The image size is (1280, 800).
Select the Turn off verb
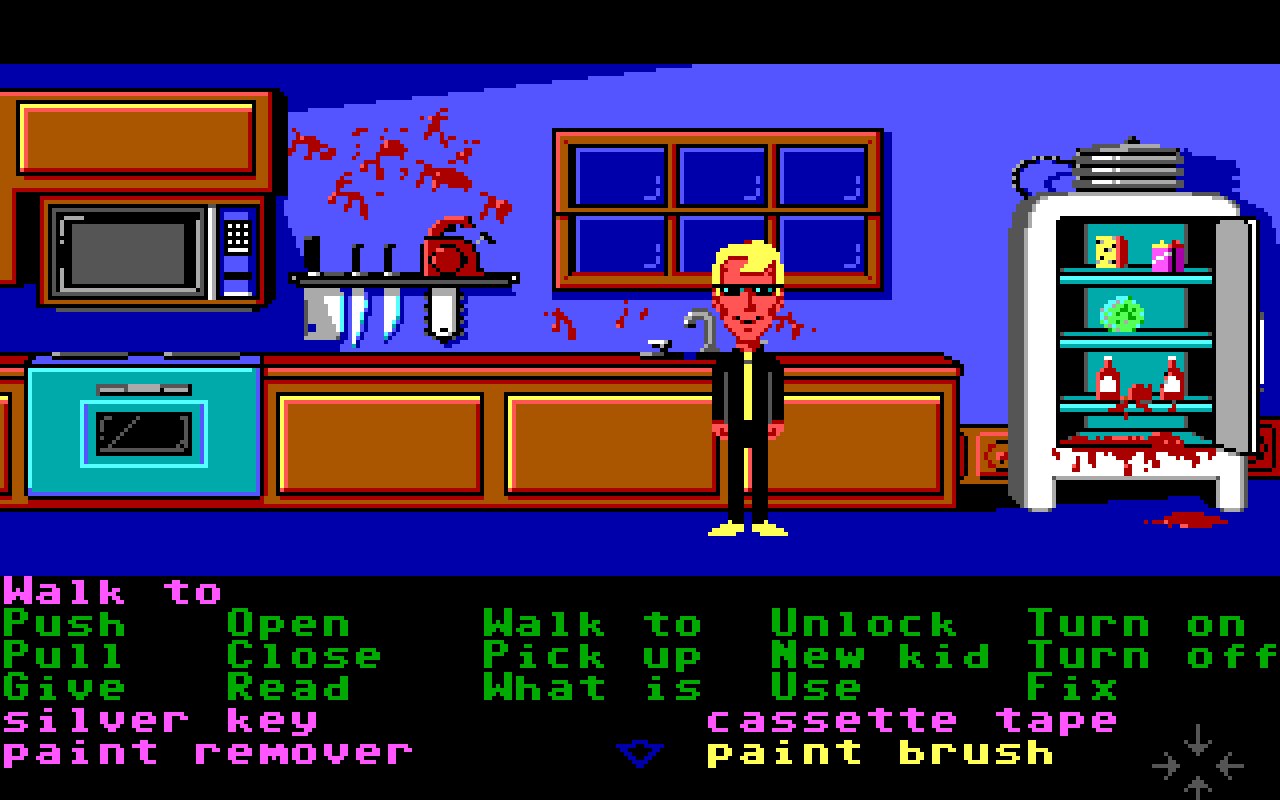1152,657
